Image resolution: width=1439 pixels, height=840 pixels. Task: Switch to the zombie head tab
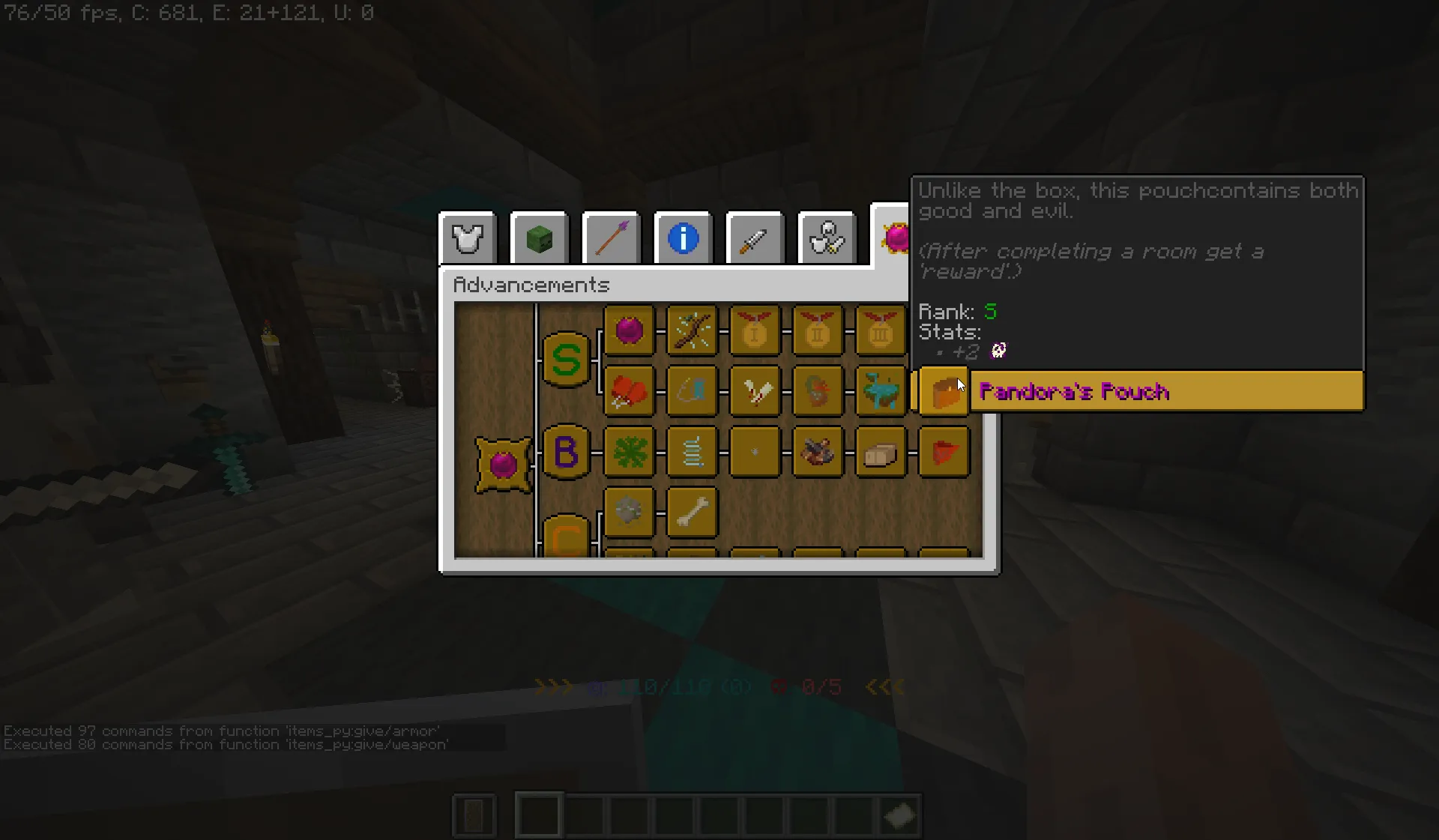(539, 238)
